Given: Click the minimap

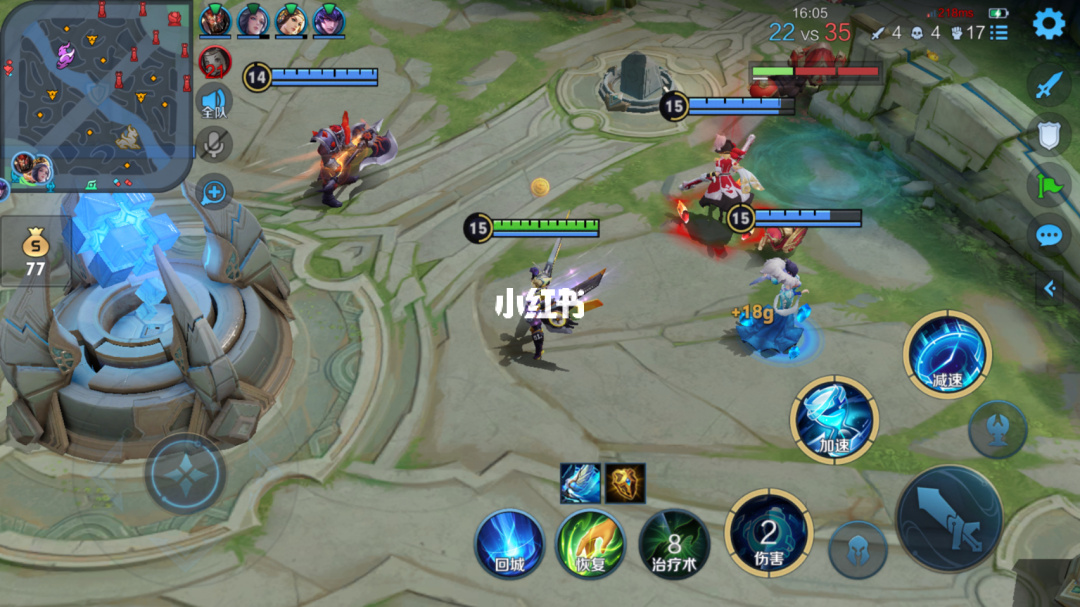Looking at the screenshot, I should pyautogui.click(x=97, y=93).
